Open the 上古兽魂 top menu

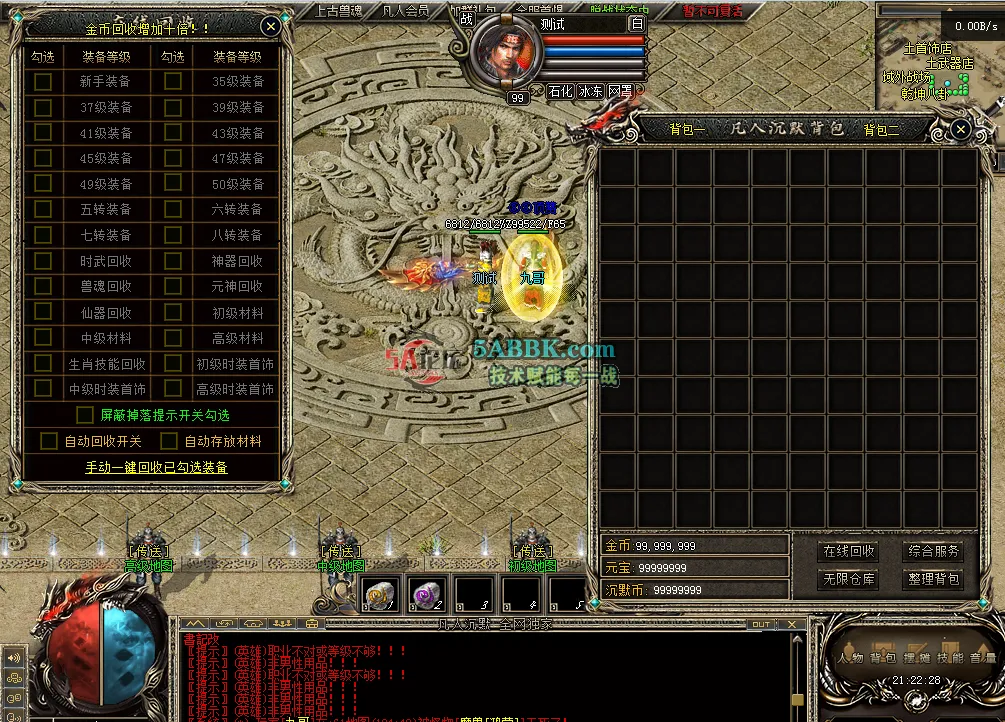(337, 11)
